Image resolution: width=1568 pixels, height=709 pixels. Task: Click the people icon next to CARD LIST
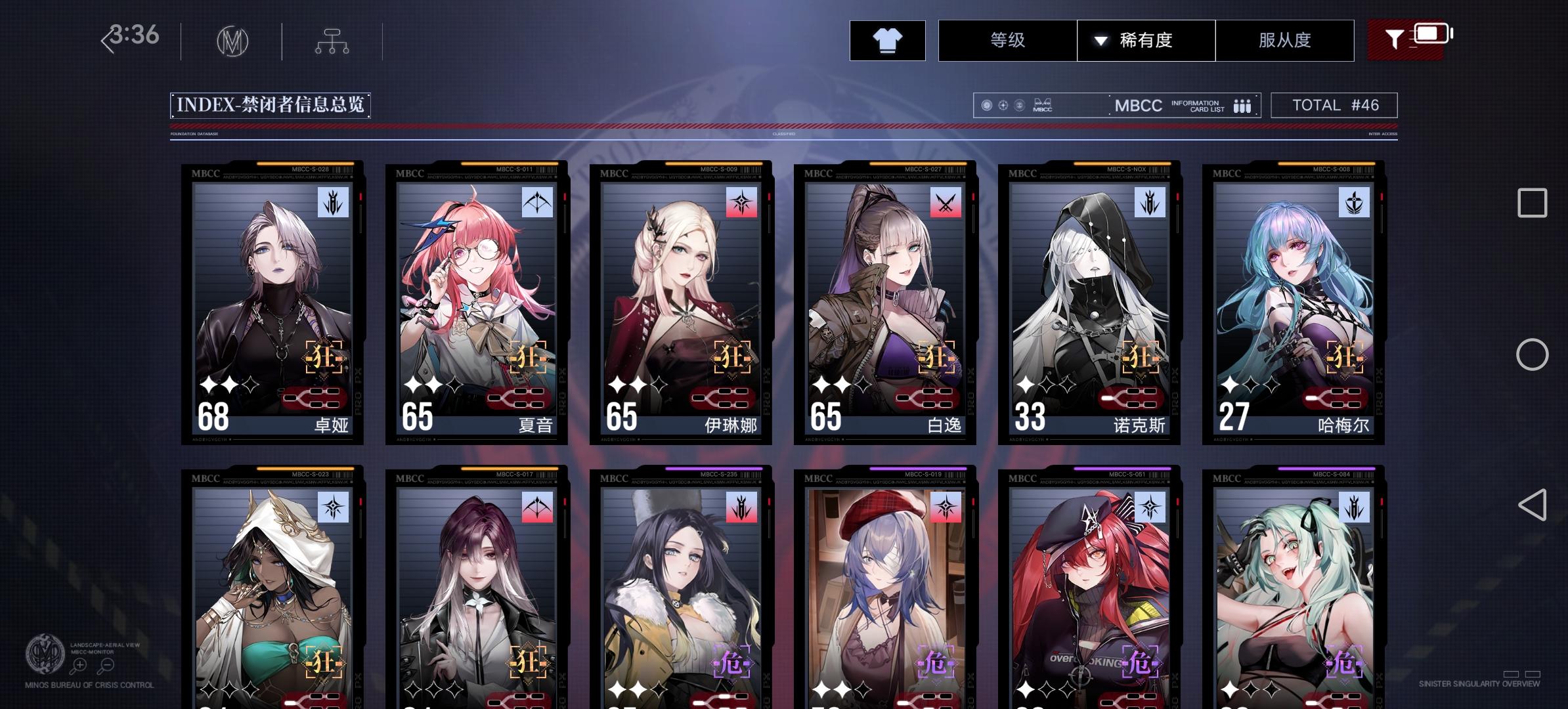1242,105
